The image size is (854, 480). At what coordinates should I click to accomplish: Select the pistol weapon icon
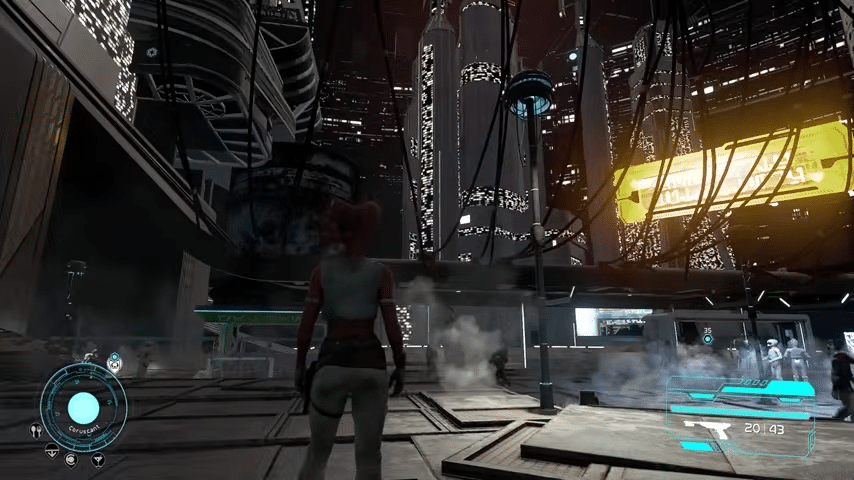704,429
